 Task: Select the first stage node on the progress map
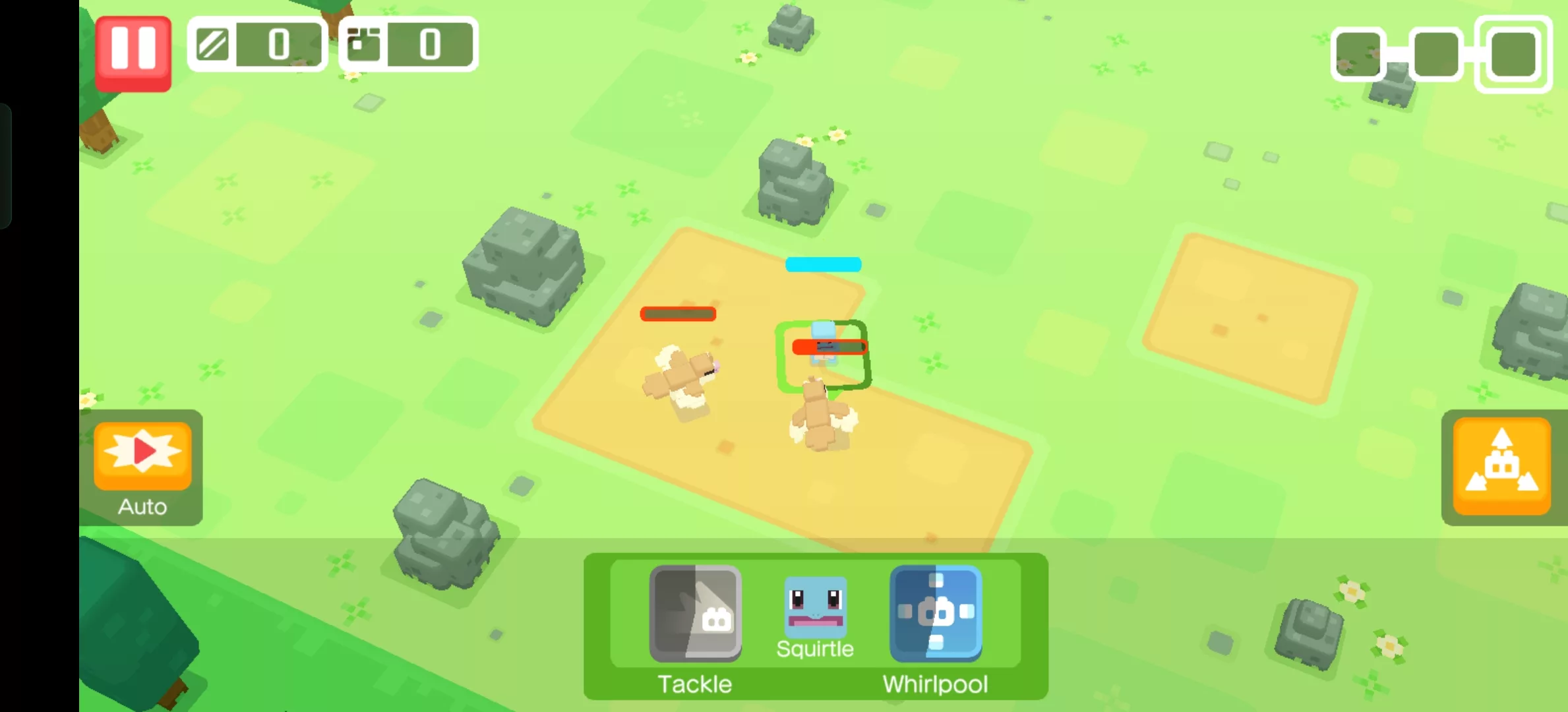pyautogui.click(x=1357, y=54)
